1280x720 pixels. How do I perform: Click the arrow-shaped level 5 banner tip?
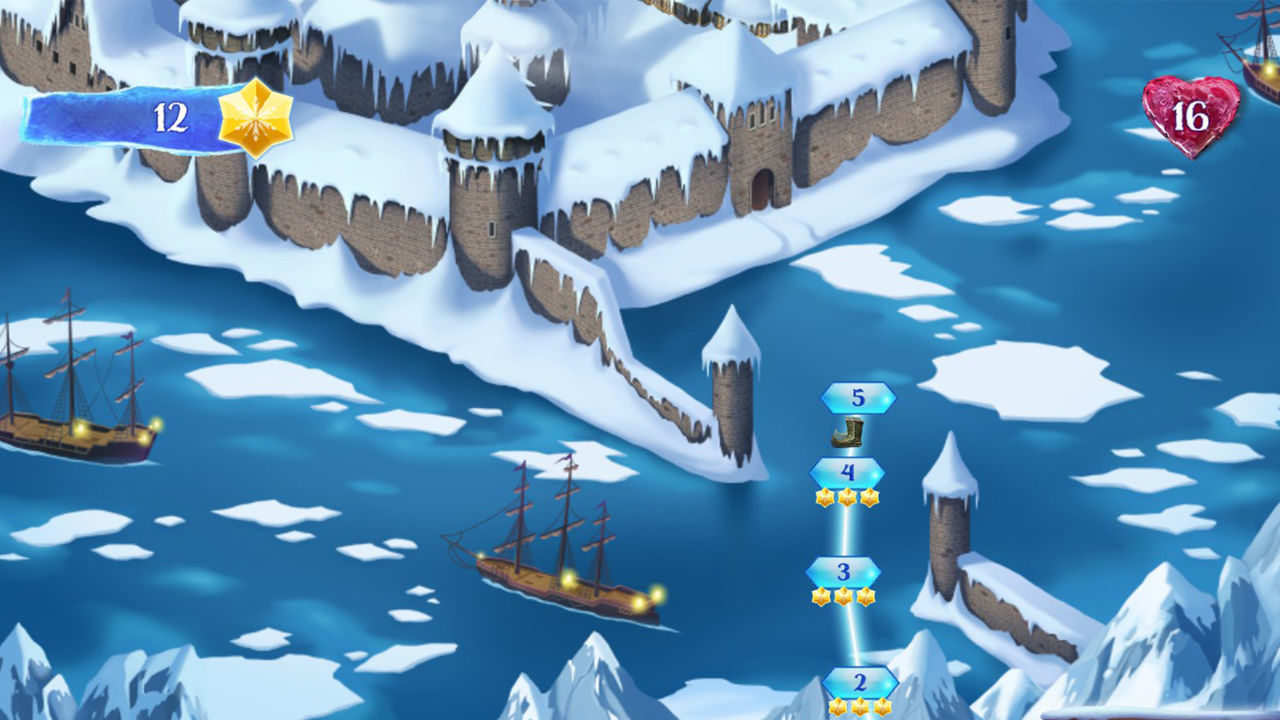tap(895, 397)
